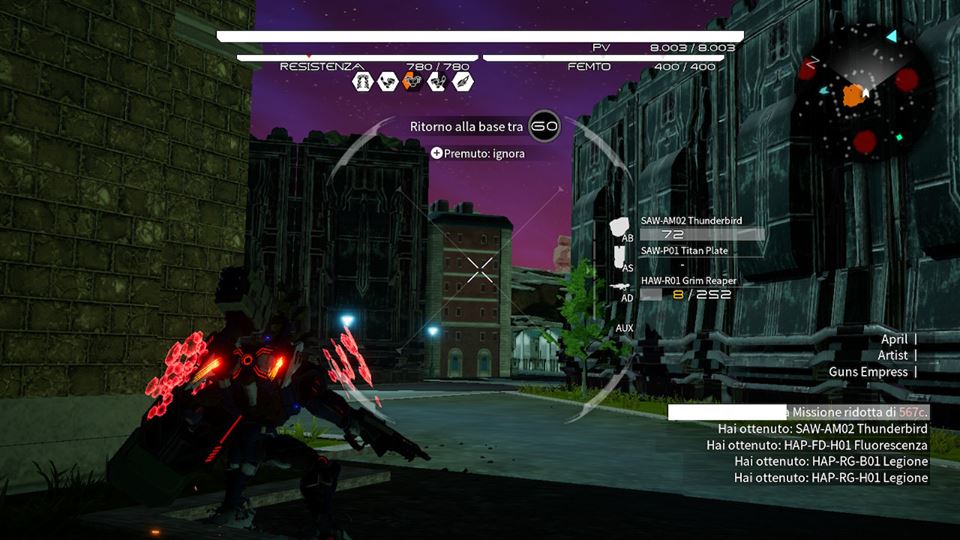
Task: Select the empty AUX equipment slot
Action: pyautogui.click(x=625, y=327)
